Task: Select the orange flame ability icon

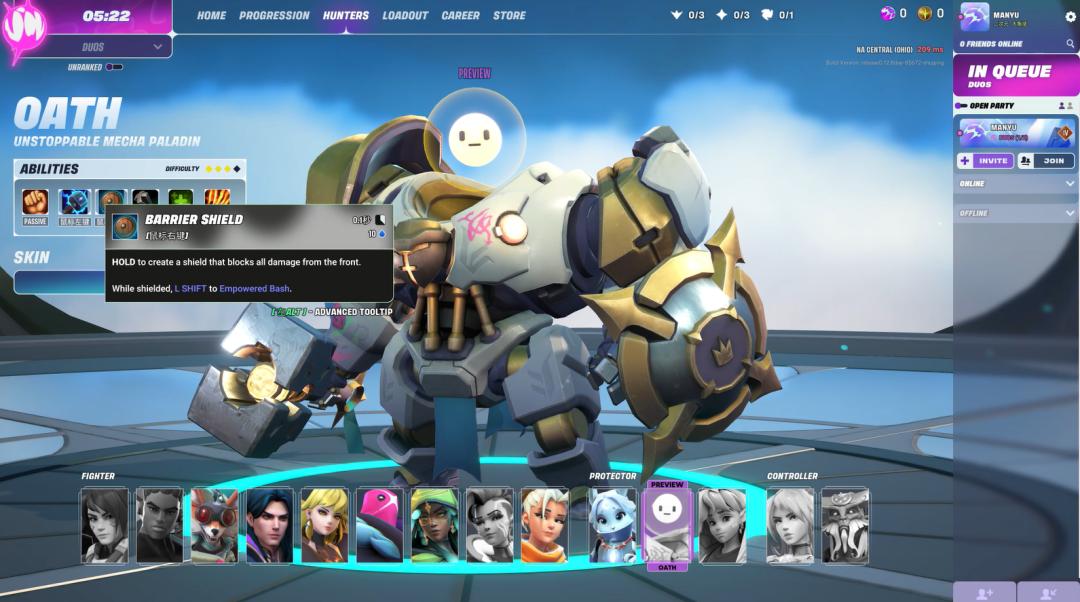Action: pyautogui.click(x=217, y=201)
